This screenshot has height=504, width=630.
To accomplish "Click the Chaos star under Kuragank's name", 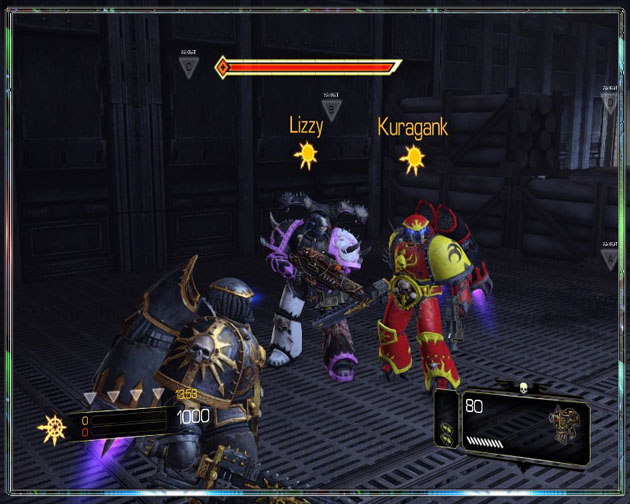I will pyautogui.click(x=412, y=157).
